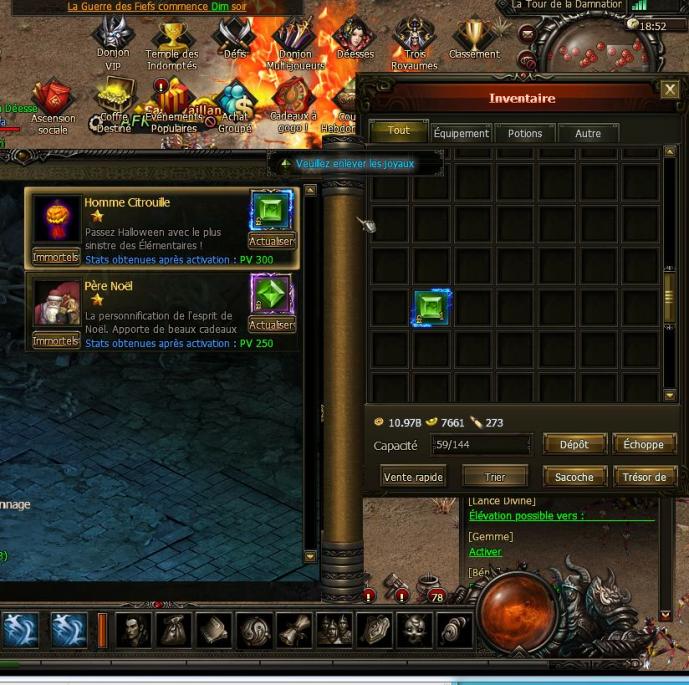Viewport: 689px width, 685px height.
Task: Click the Activer gem link
Action: coord(485,552)
